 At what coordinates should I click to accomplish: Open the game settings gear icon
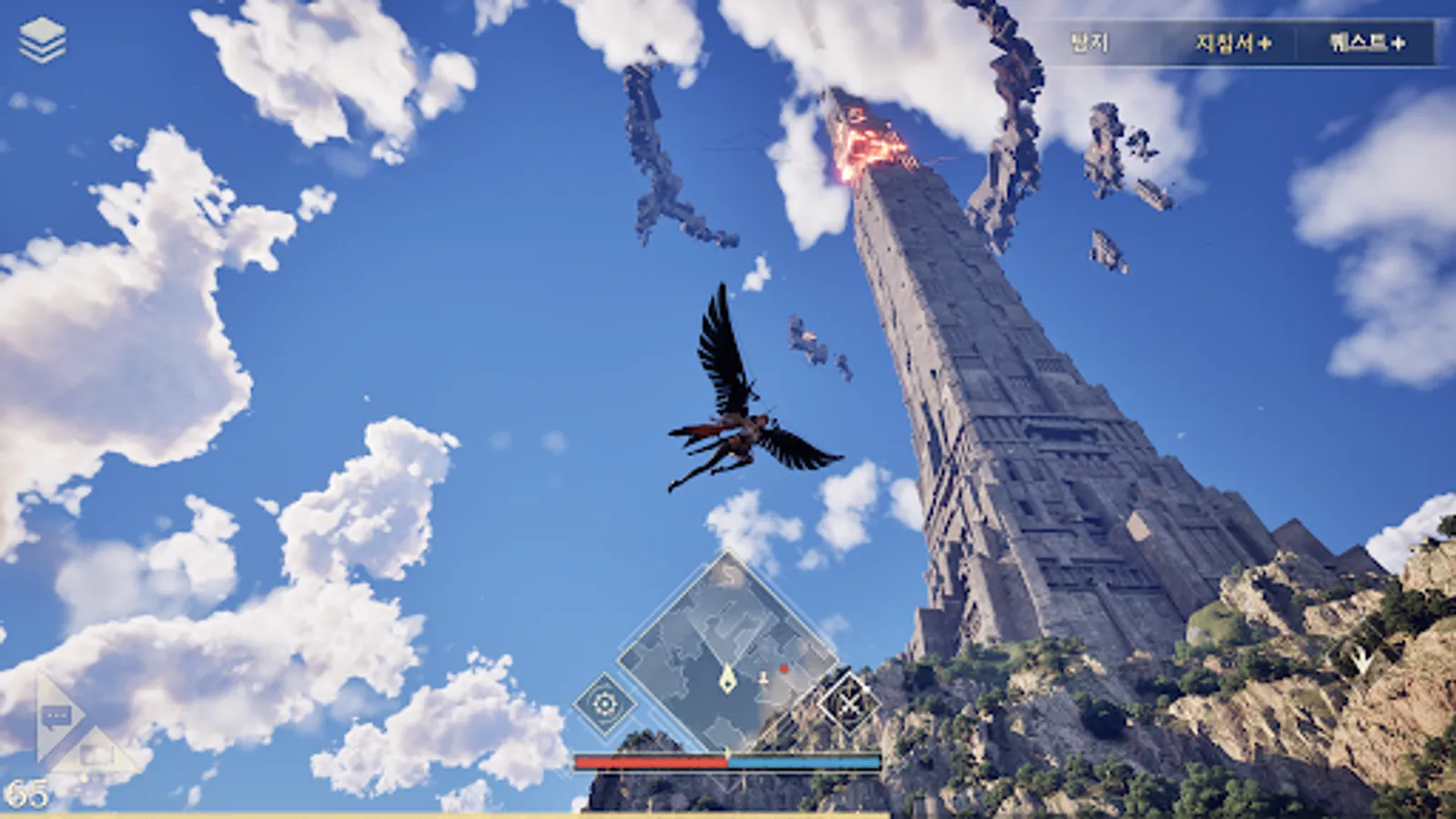click(605, 701)
